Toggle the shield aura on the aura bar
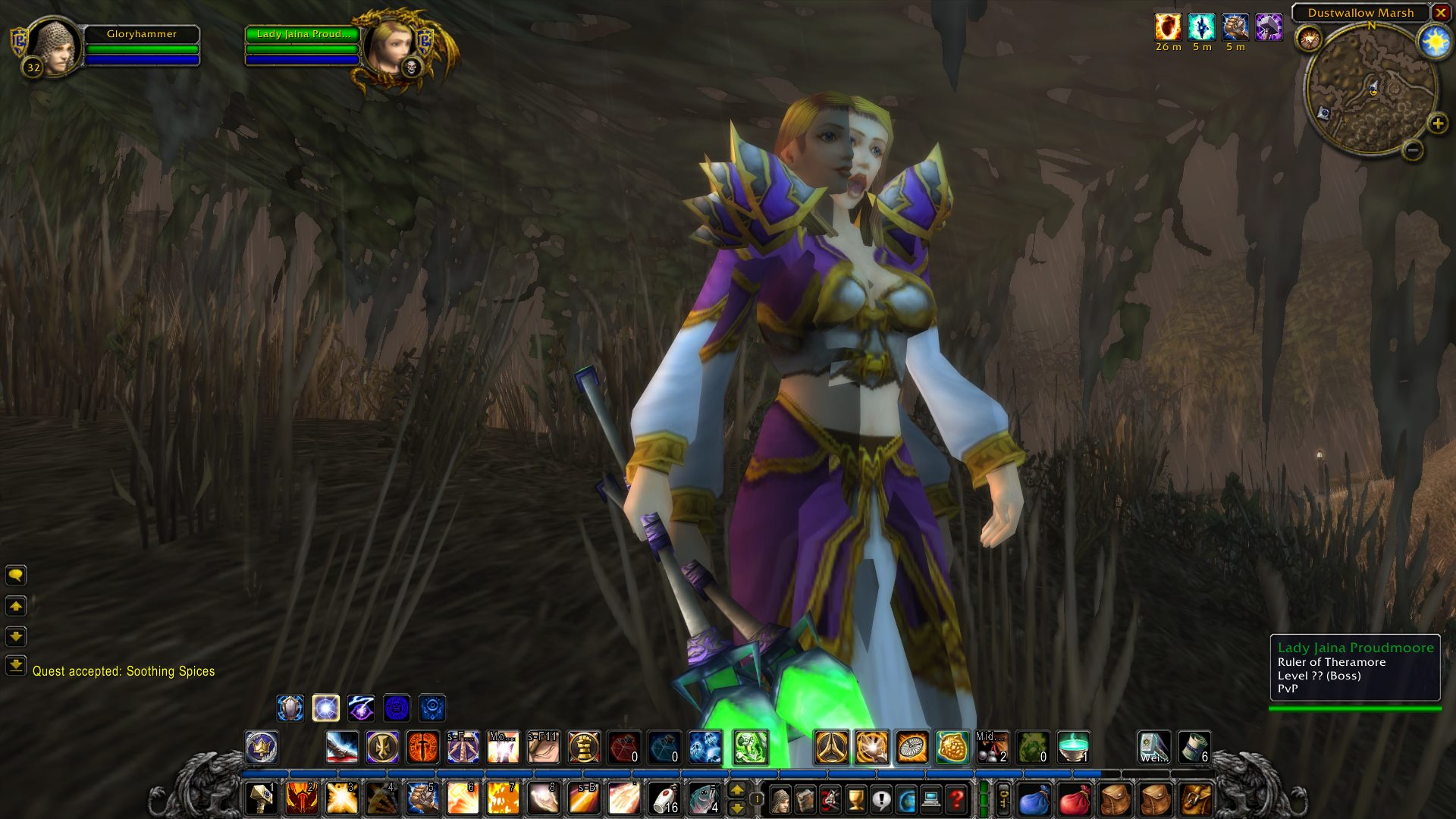The height and width of the screenshot is (819, 1456). (x=290, y=709)
